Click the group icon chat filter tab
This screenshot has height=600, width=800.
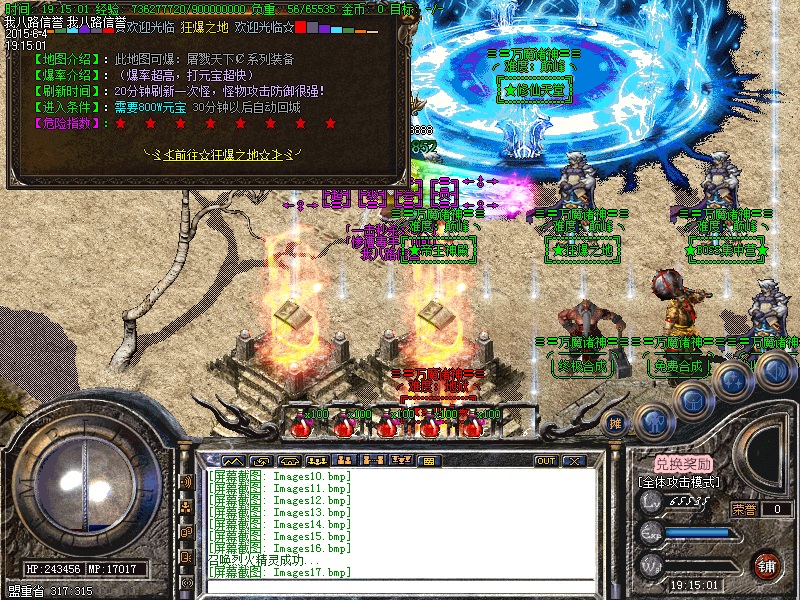coord(344,461)
